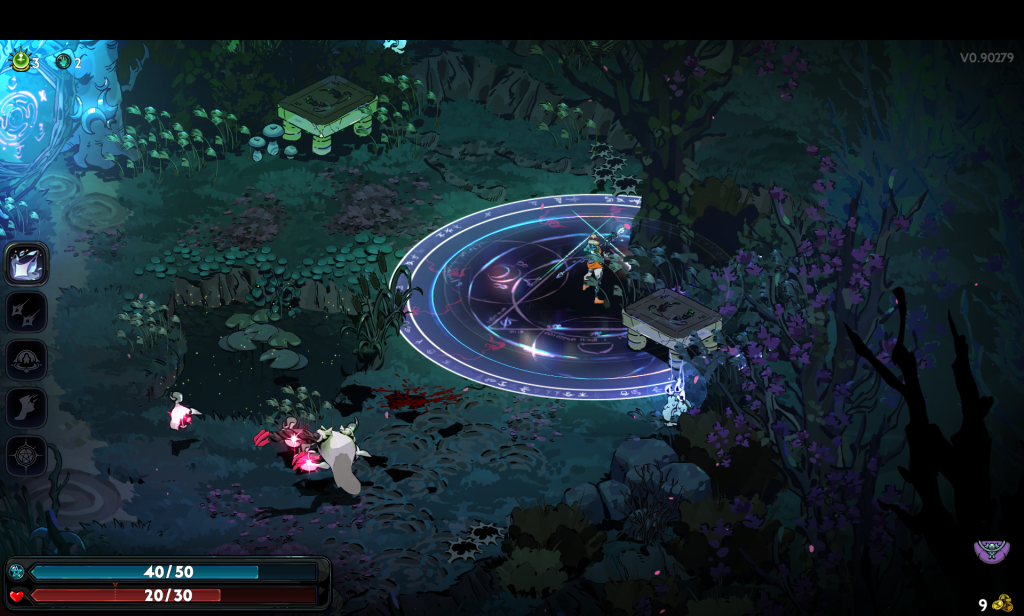Image resolution: width=1024 pixels, height=616 pixels.
Task: Open the cast ability slot with hooded figure
Action: 26,360
